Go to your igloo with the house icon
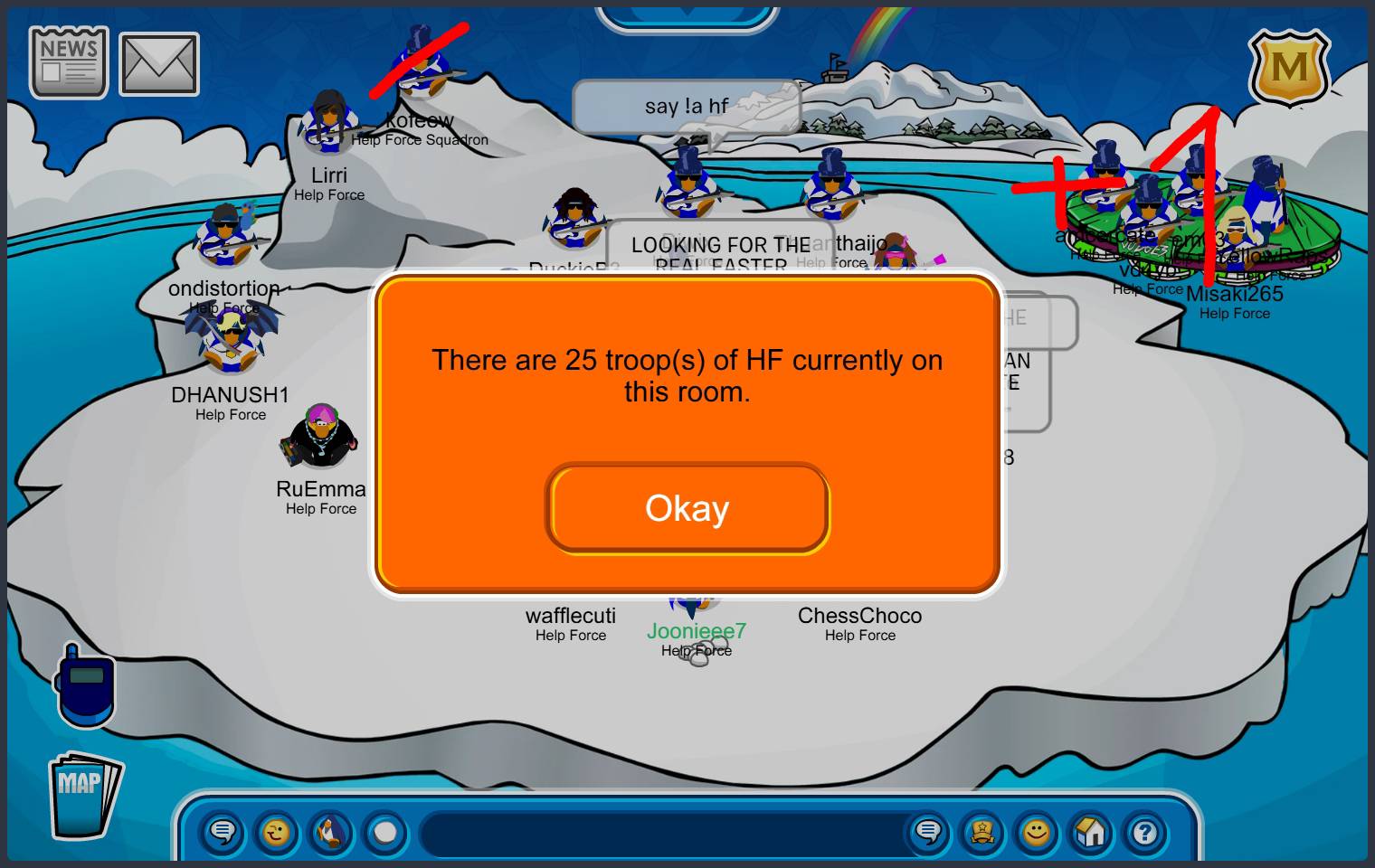Image resolution: width=1375 pixels, height=868 pixels. (1091, 832)
